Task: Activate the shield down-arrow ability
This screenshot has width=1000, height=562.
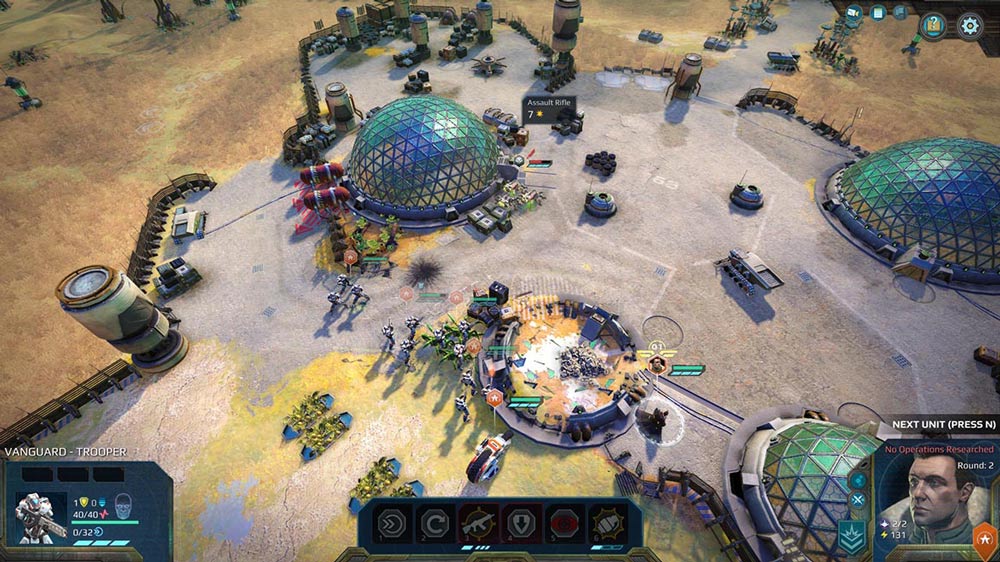Action: click(523, 523)
